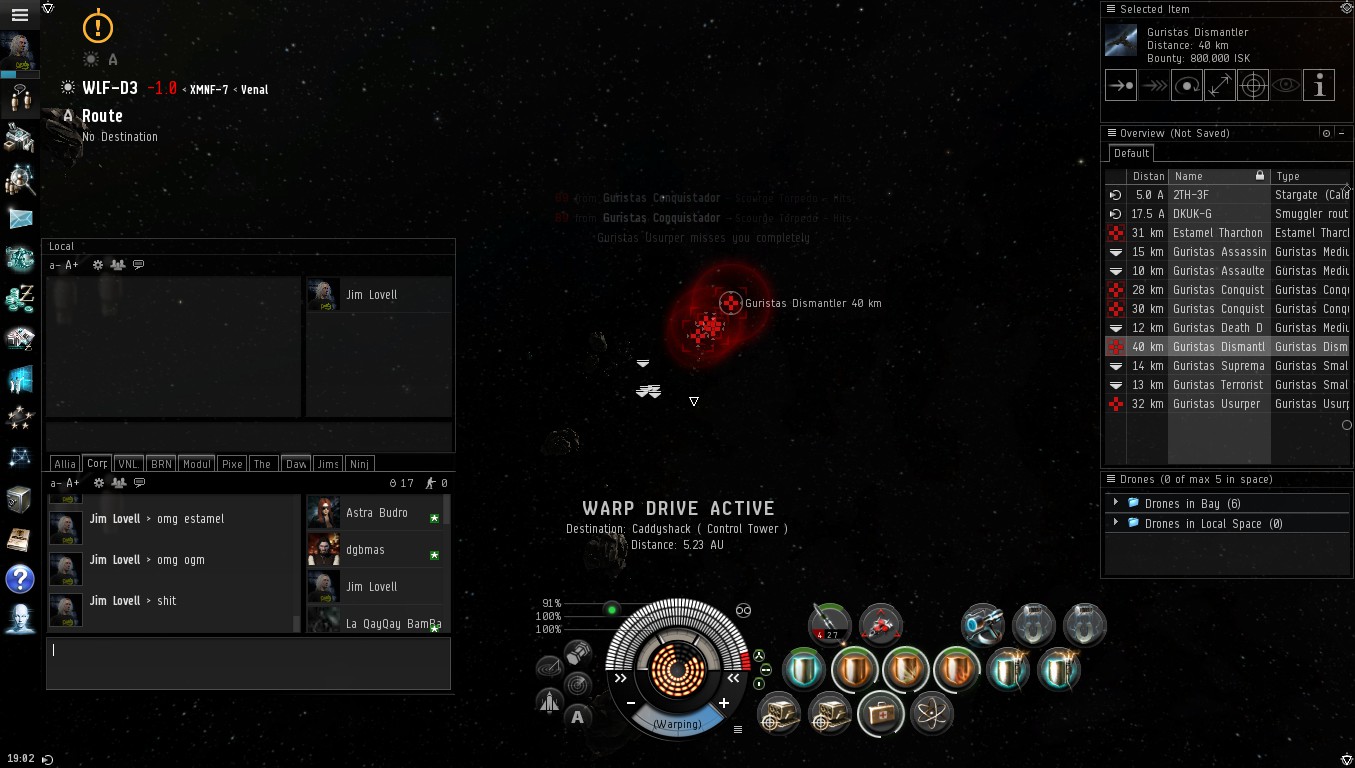Keep the selected item at range
The height and width of the screenshot is (768, 1355).
tap(1220, 86)
